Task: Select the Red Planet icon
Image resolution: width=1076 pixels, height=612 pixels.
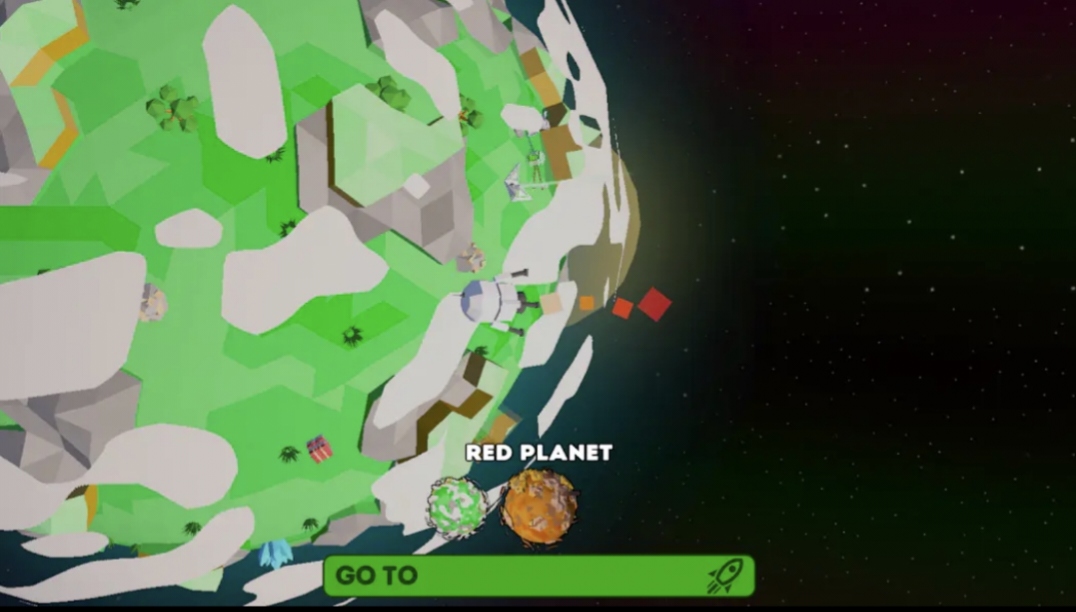Action: click(539, 507)
